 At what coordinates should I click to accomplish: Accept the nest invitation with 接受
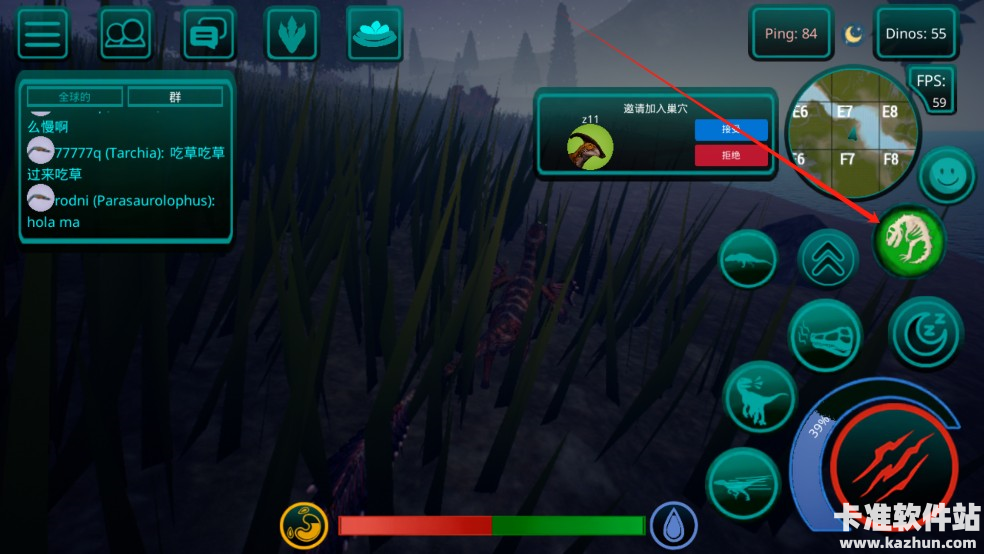[731, 129]
